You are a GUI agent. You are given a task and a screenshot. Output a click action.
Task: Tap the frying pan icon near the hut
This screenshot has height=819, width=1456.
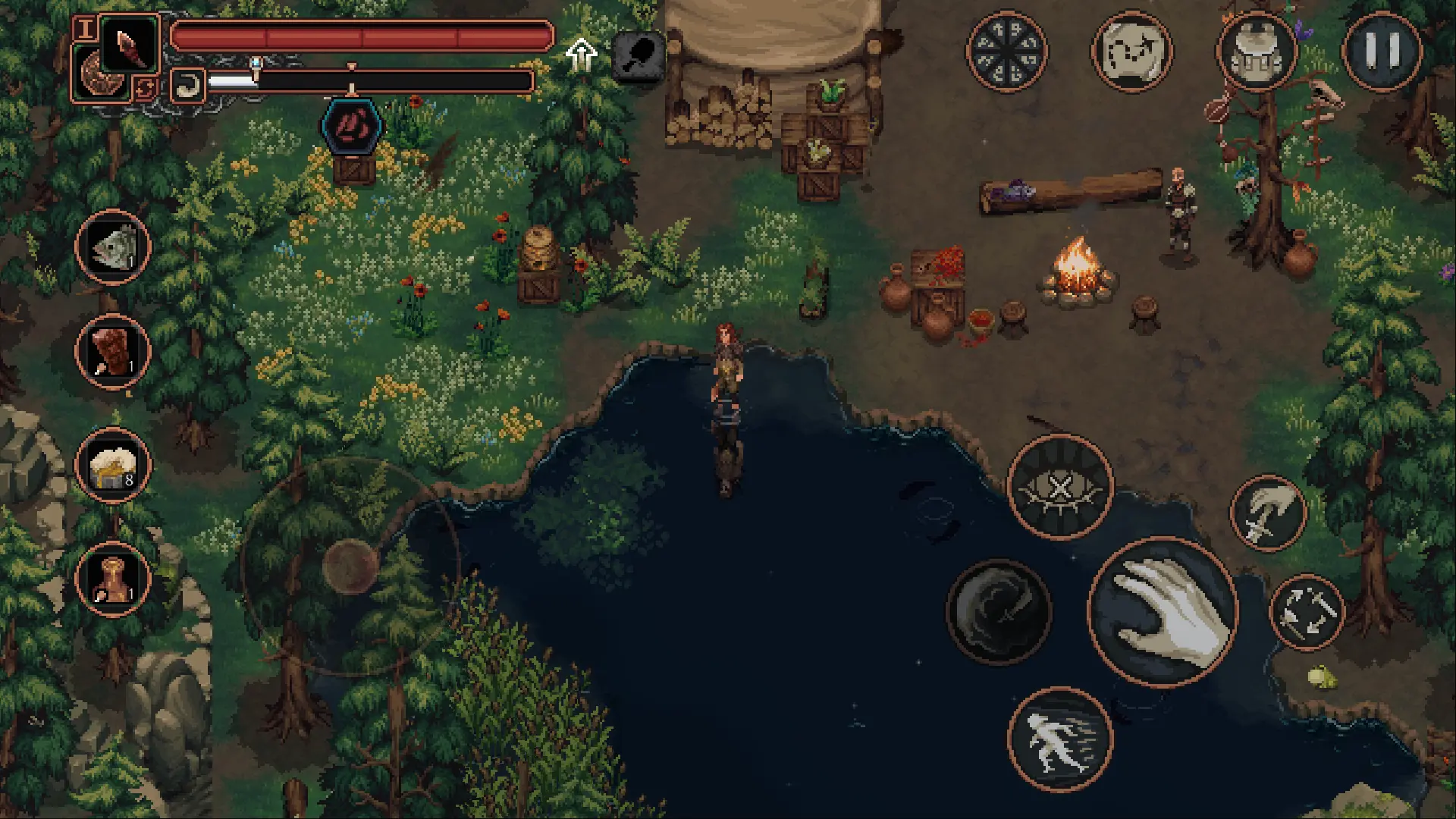click(639, 55)
